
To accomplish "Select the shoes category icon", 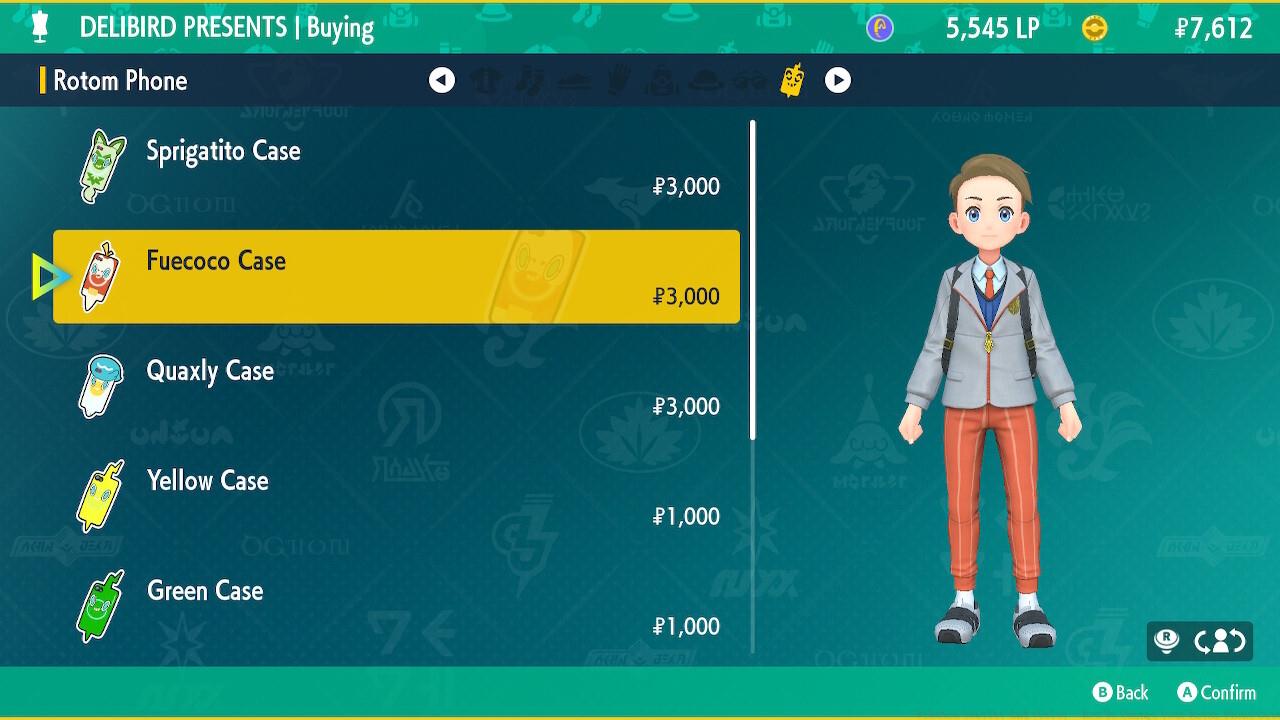I will tap(575, 81).
